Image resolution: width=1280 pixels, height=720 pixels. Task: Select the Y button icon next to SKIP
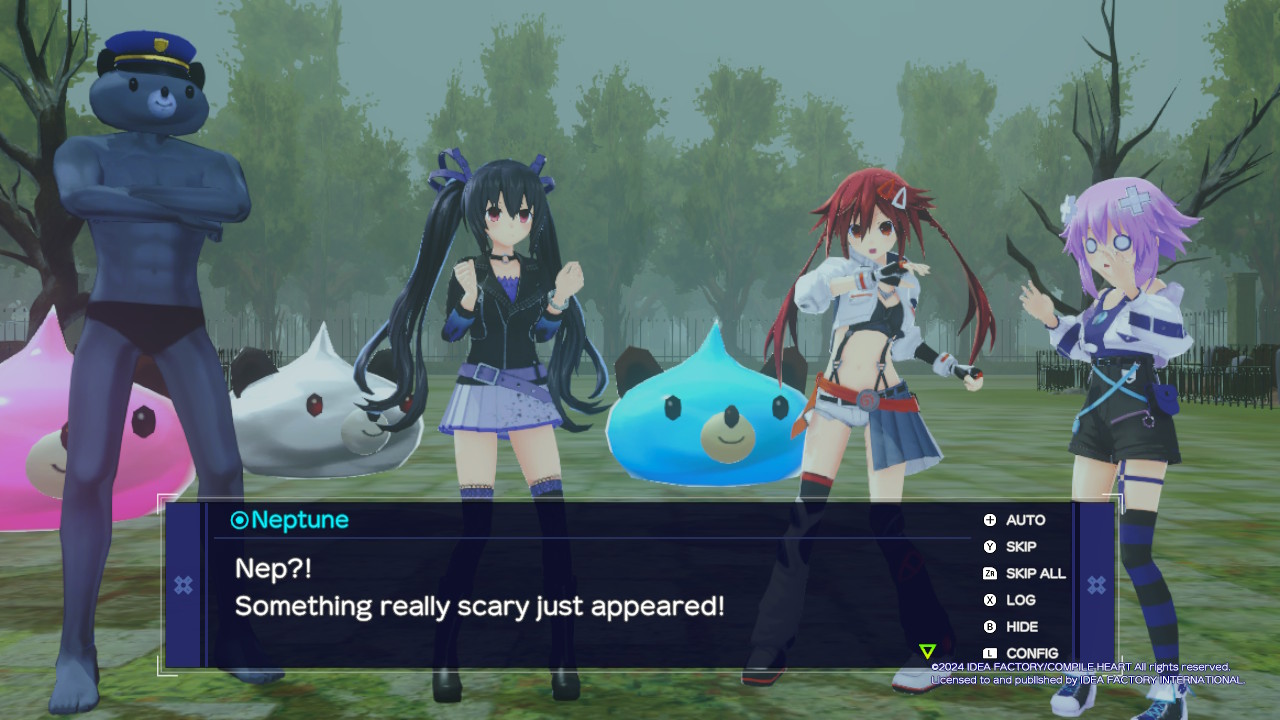click(x=988, y=547)
